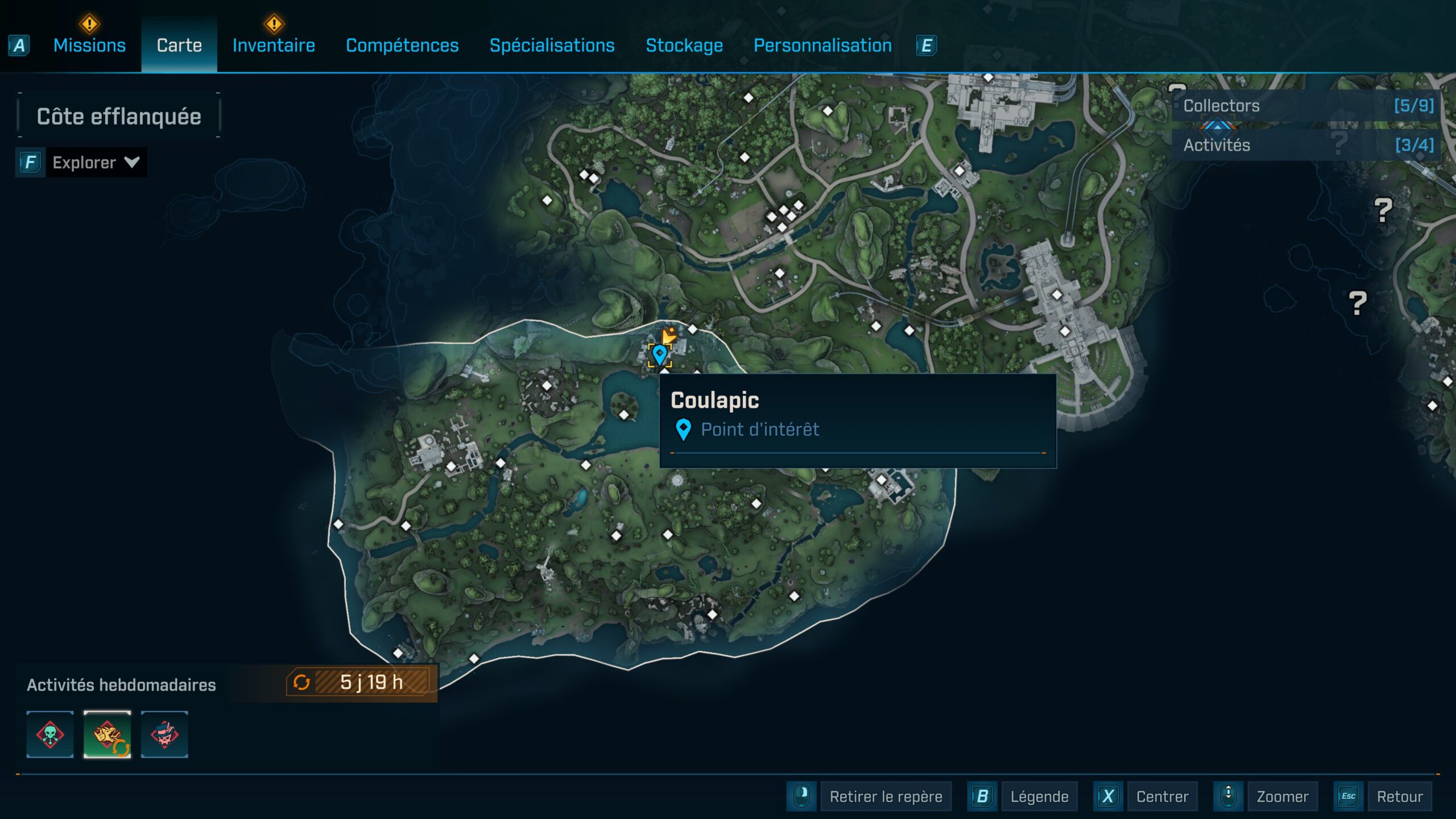1456x819 pixels.
Task: Expand the Explorer dropdown
Action: tap(95, 163)
